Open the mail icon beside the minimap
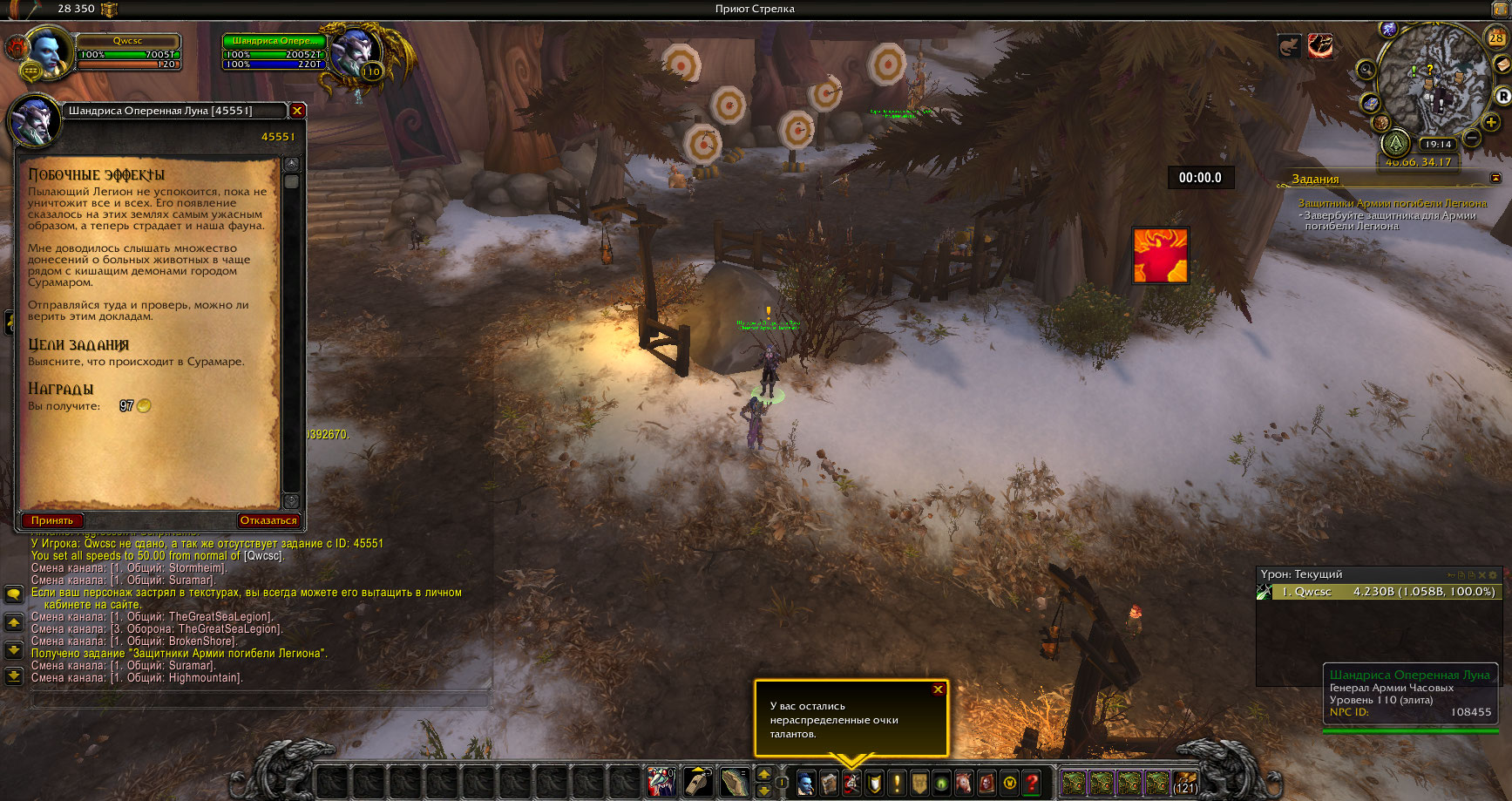 pyautogui.click(x=1502, y=65)
